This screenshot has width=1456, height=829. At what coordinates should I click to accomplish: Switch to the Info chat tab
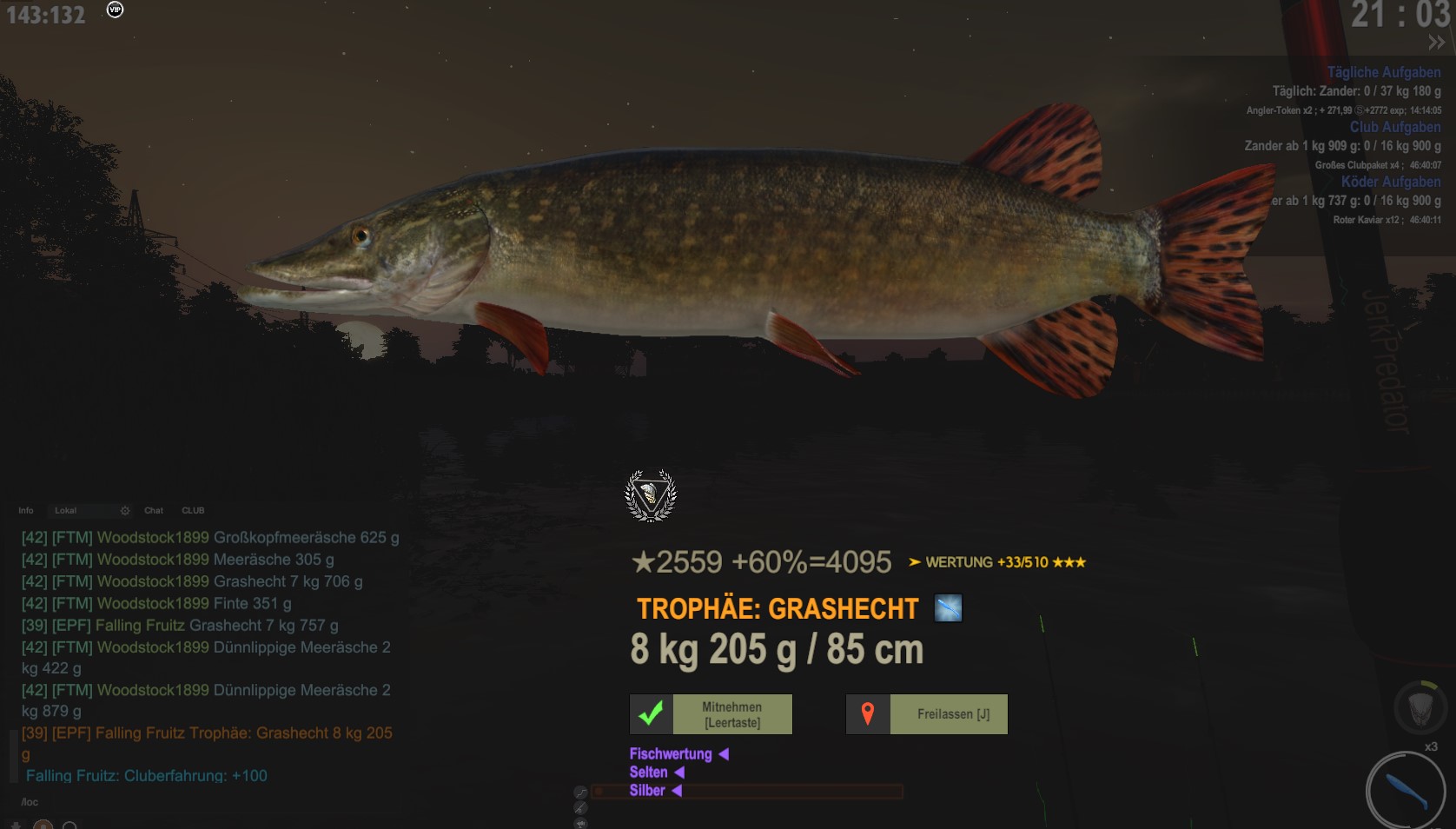pos(26,511)
